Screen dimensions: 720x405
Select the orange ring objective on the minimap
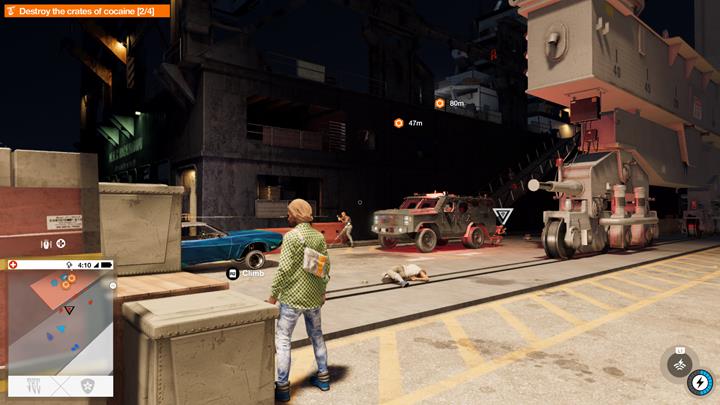click(66, 285)
